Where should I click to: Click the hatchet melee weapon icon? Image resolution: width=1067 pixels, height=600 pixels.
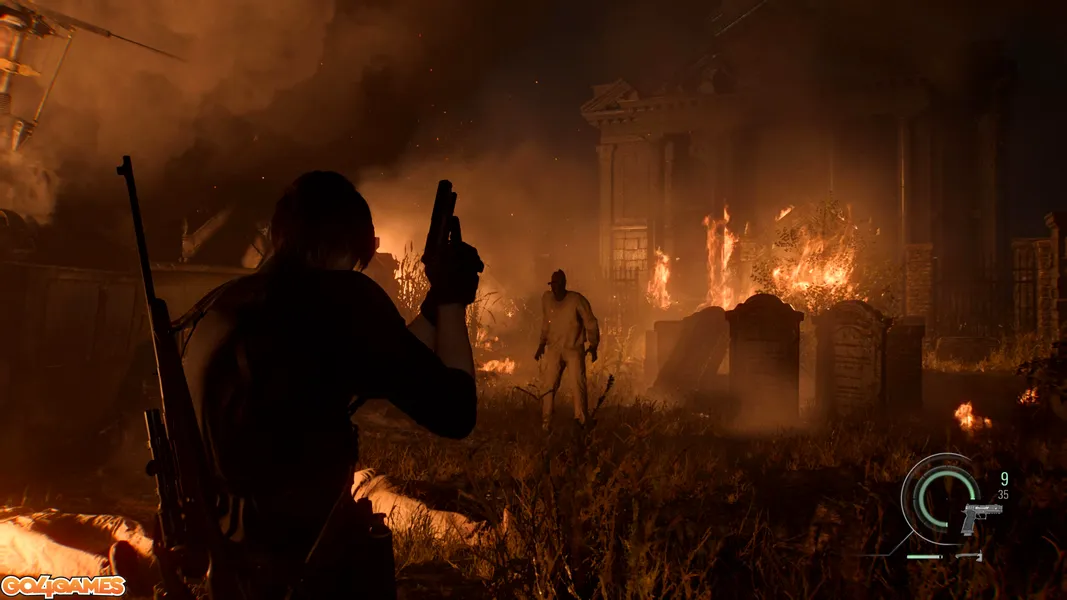point(969,555)
